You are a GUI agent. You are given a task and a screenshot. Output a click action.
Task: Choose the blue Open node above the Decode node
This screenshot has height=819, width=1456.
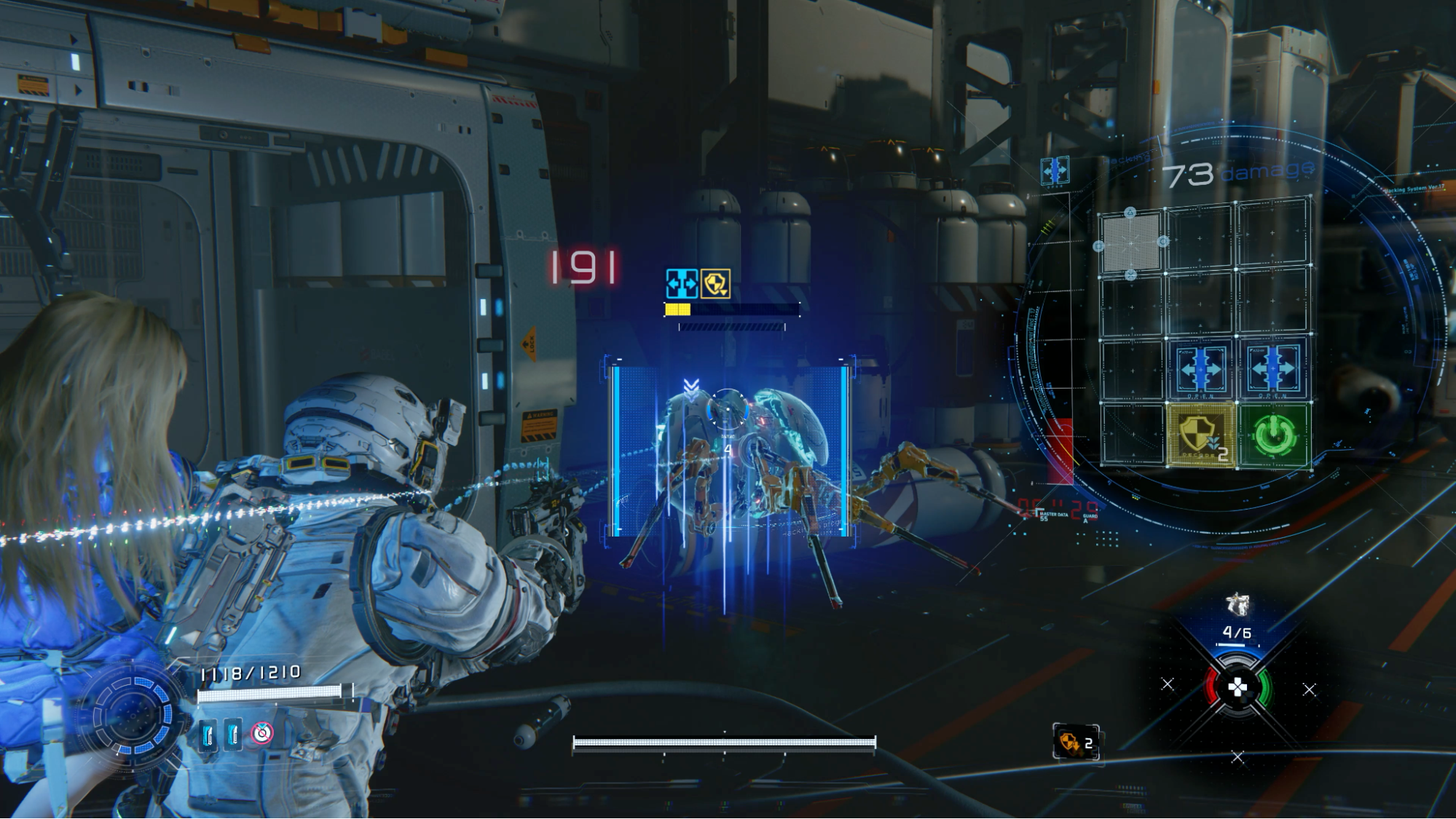point(1200,368)
